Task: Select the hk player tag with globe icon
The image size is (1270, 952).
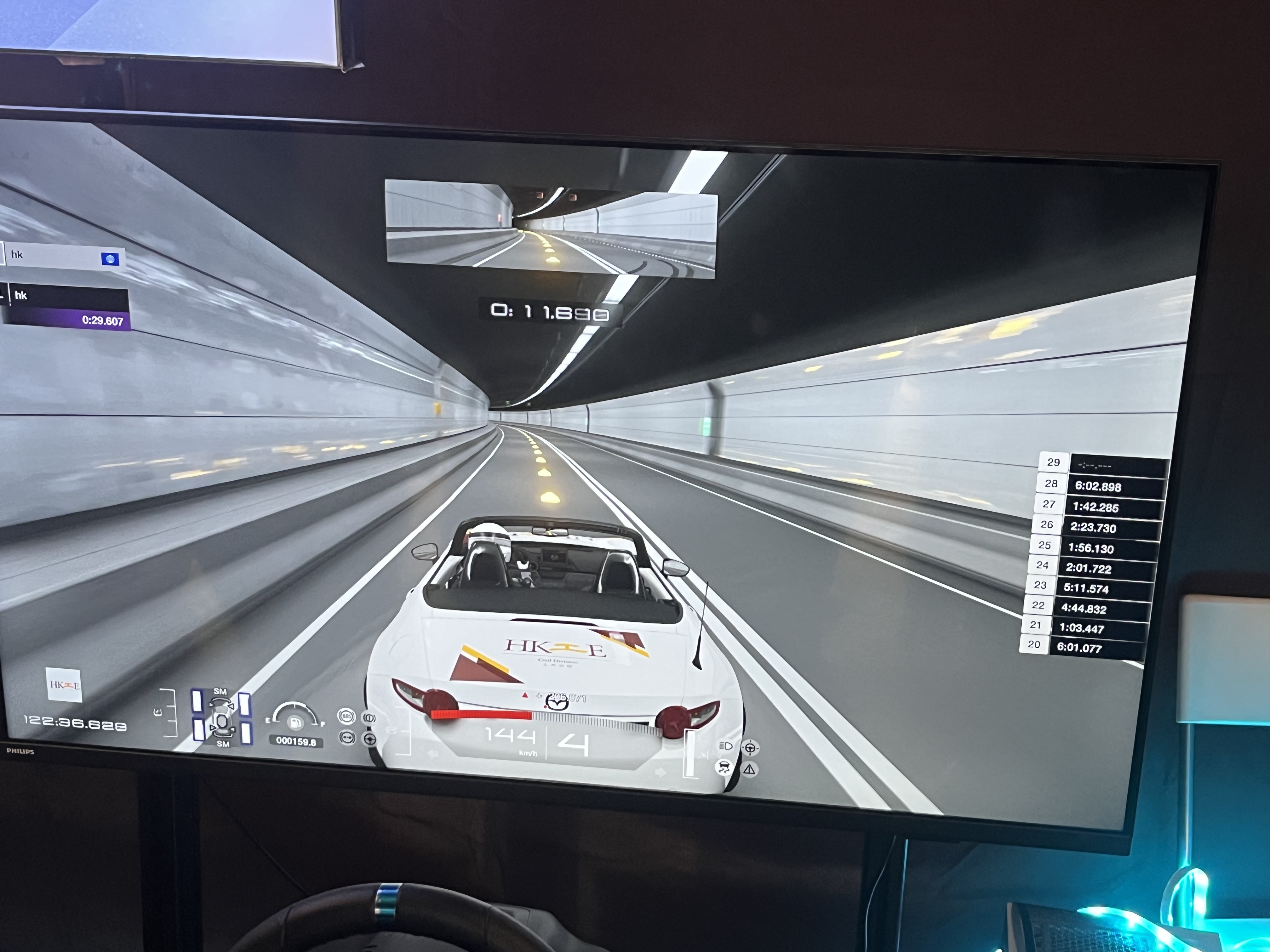Action: pyautogui.click(x=63, y=256)
